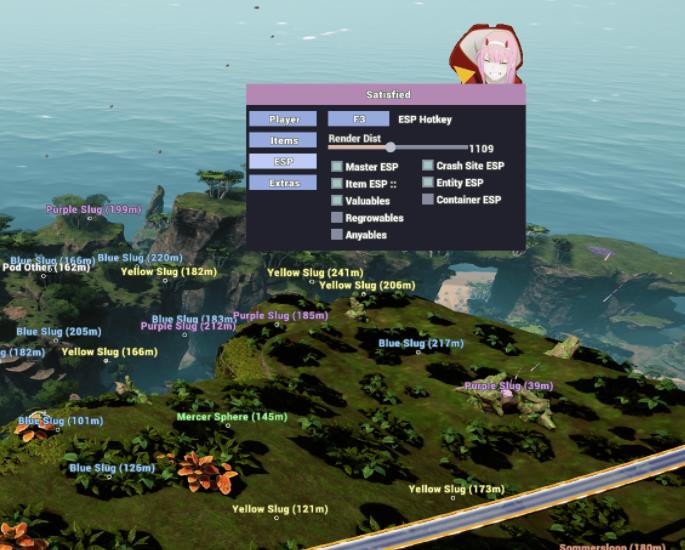685x550 pixels.
Task: Enable Container ESP
Action: 428,200
